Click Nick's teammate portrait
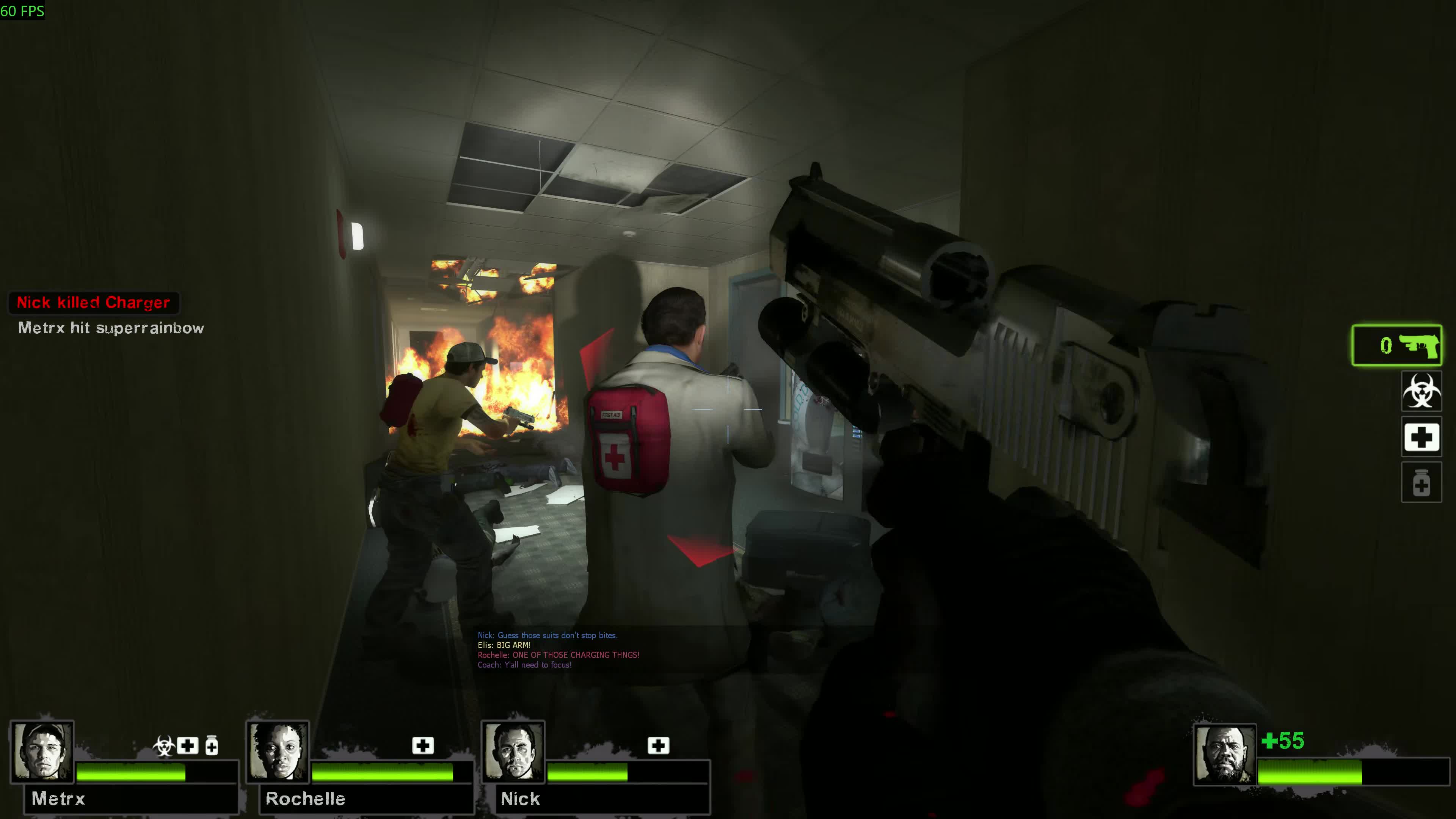This screenshot has width=1456, height=819. [513, 751]
